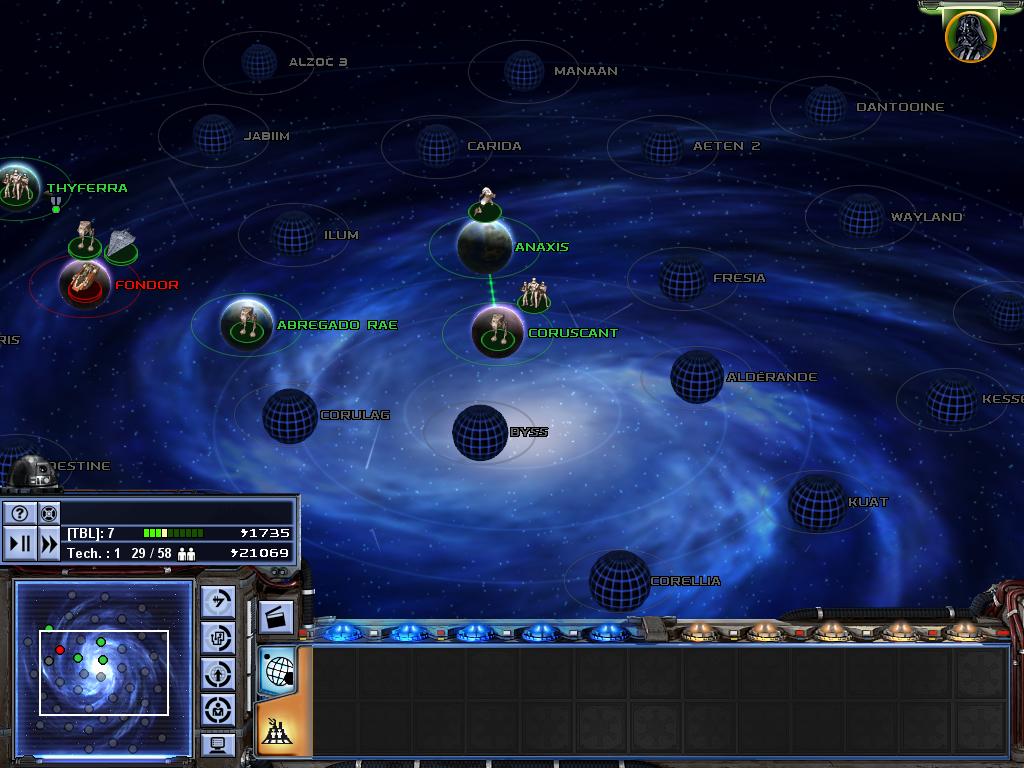Toggle the lightning bolt map filter
Viewport: 1024px width, 768px height.
click(219, 601)
